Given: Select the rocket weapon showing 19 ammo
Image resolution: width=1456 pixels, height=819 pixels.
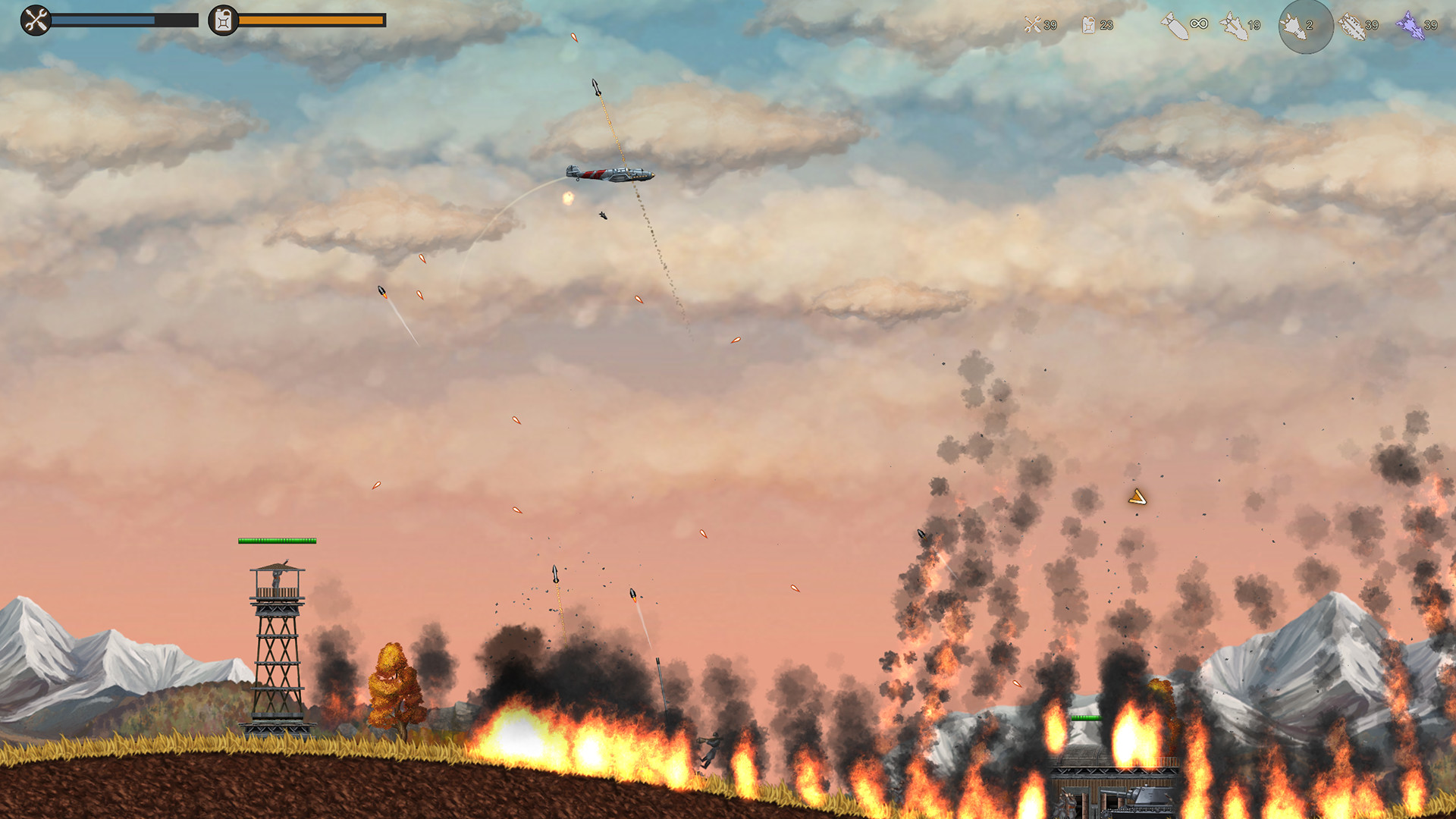Looking at the screenshot, I should coord(1233,25).
